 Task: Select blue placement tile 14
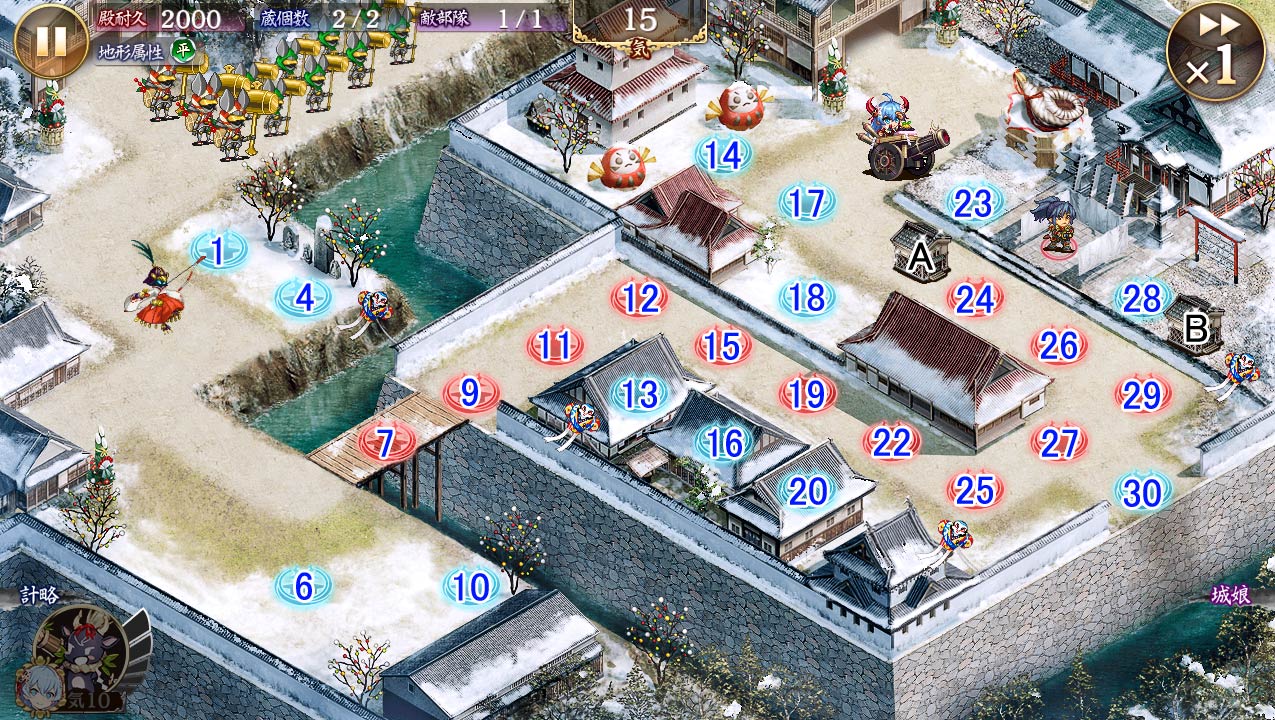click(x=722, y=154)
